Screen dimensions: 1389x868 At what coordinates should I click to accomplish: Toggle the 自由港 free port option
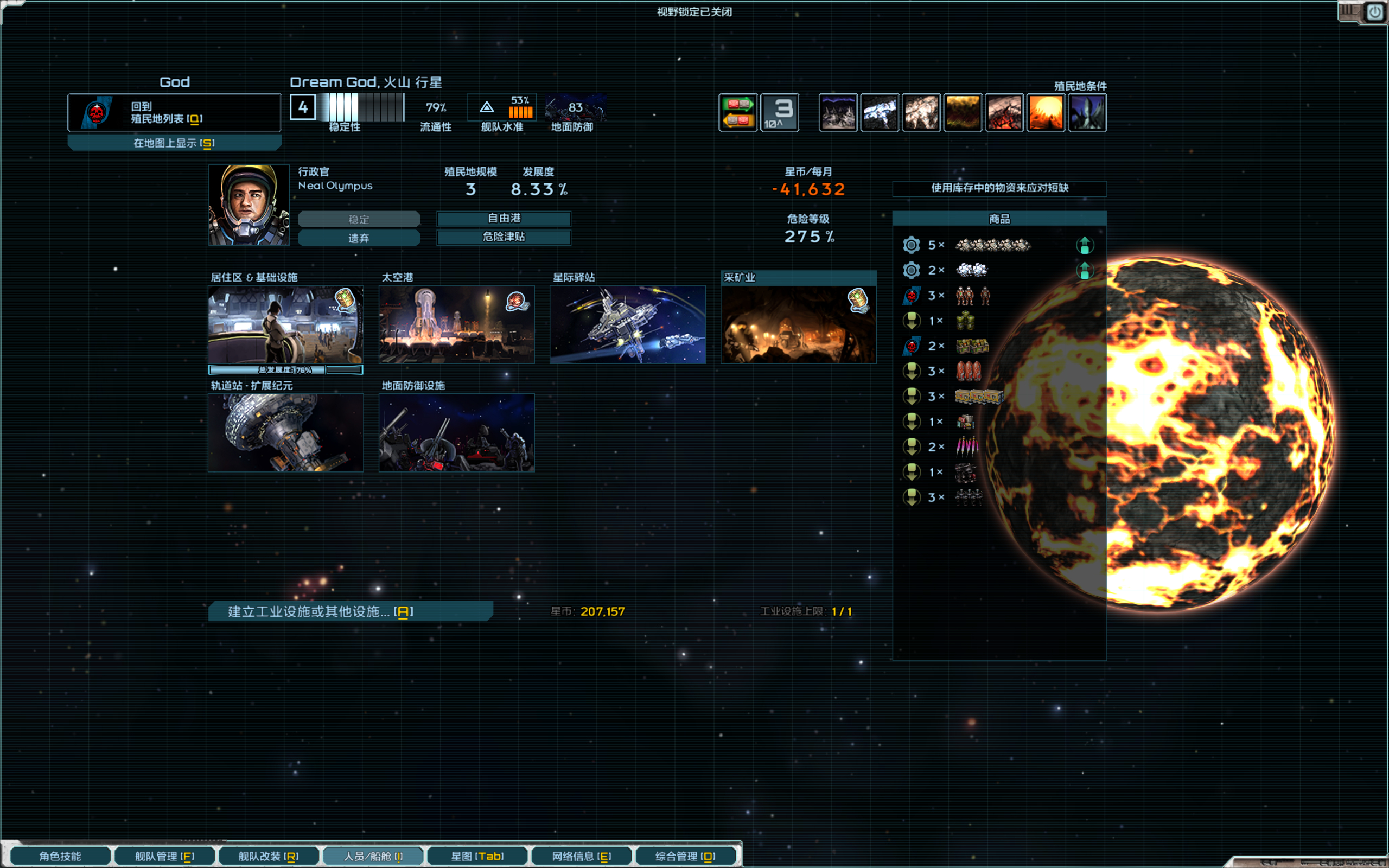pos(504,218)
